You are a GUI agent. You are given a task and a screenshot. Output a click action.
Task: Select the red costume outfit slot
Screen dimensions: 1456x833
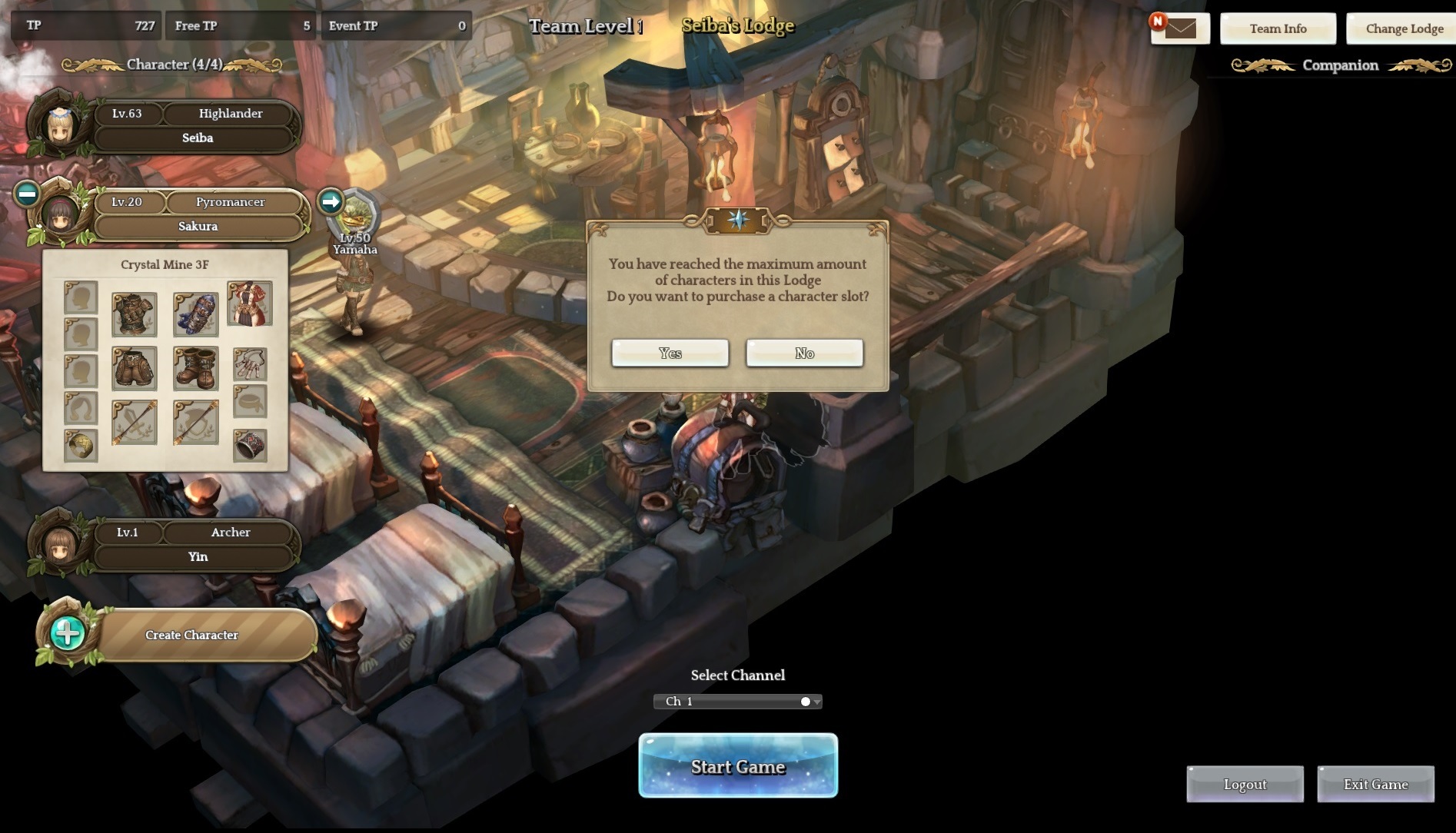tap(250, 304)
